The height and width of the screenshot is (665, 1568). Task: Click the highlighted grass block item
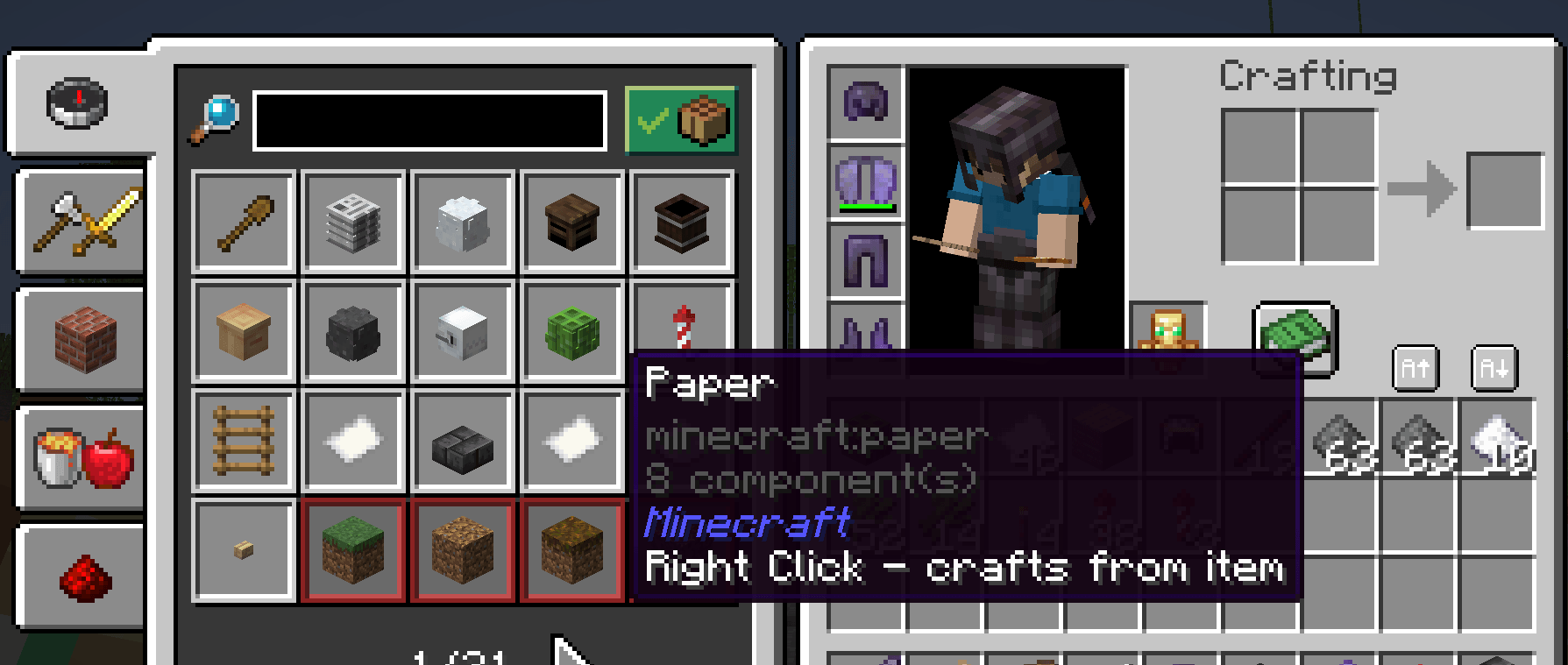click(353, 550)
